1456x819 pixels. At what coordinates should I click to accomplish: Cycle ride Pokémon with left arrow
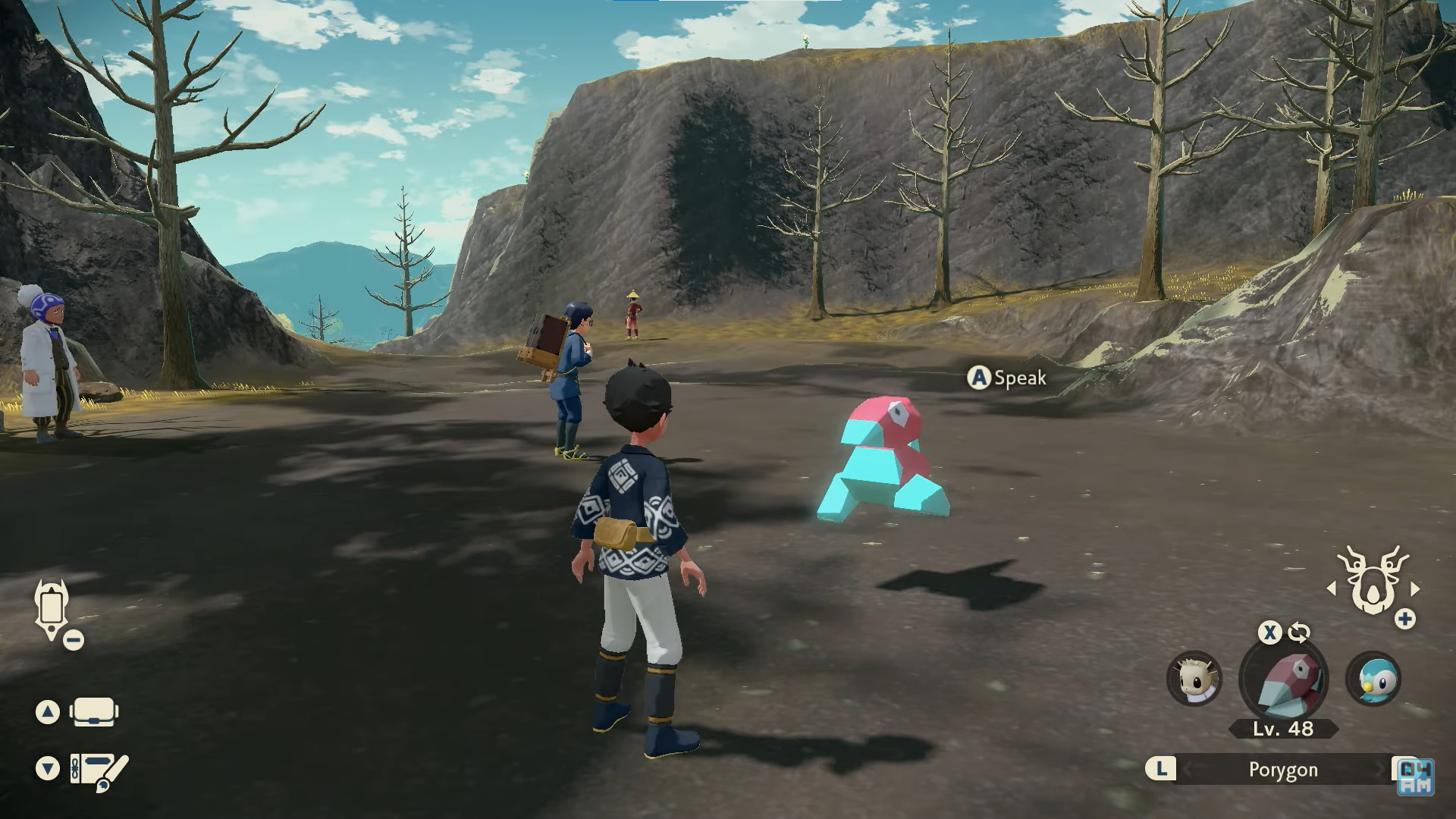click(x=1331, y=588)
